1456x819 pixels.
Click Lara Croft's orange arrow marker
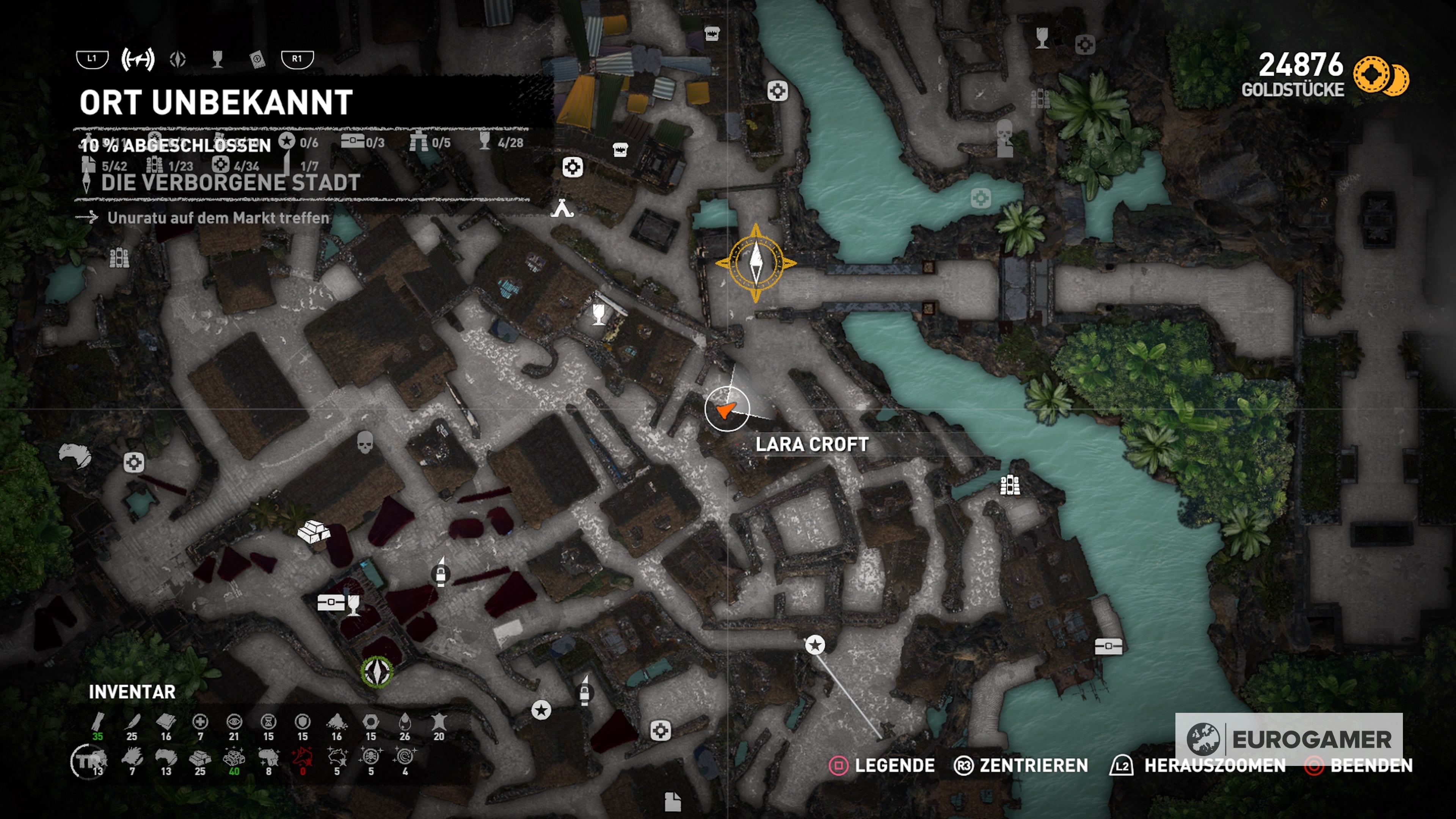726,409
